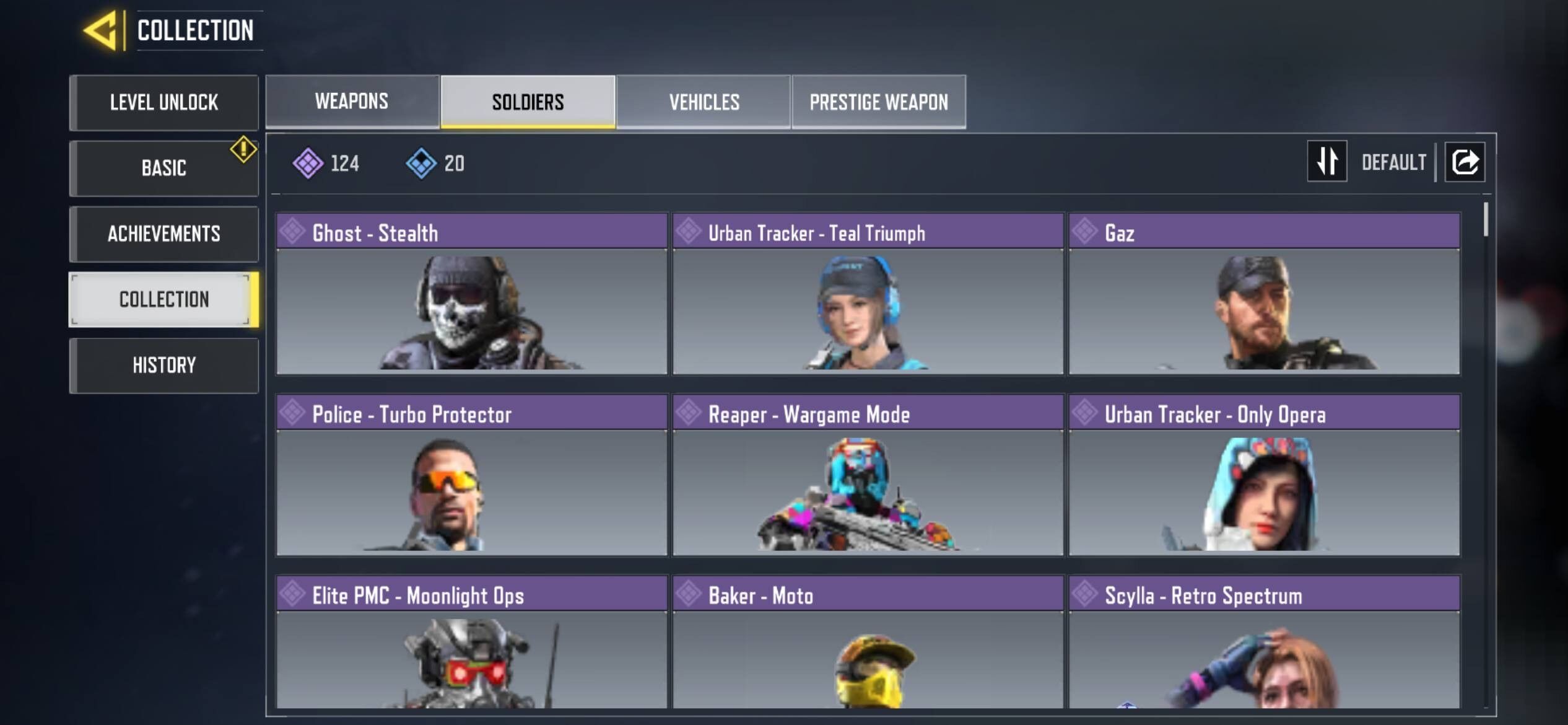This screenshot has height=725, width=1568.
Task: Select the blue rarity filter icon showing 20
Action: point(422,162)
